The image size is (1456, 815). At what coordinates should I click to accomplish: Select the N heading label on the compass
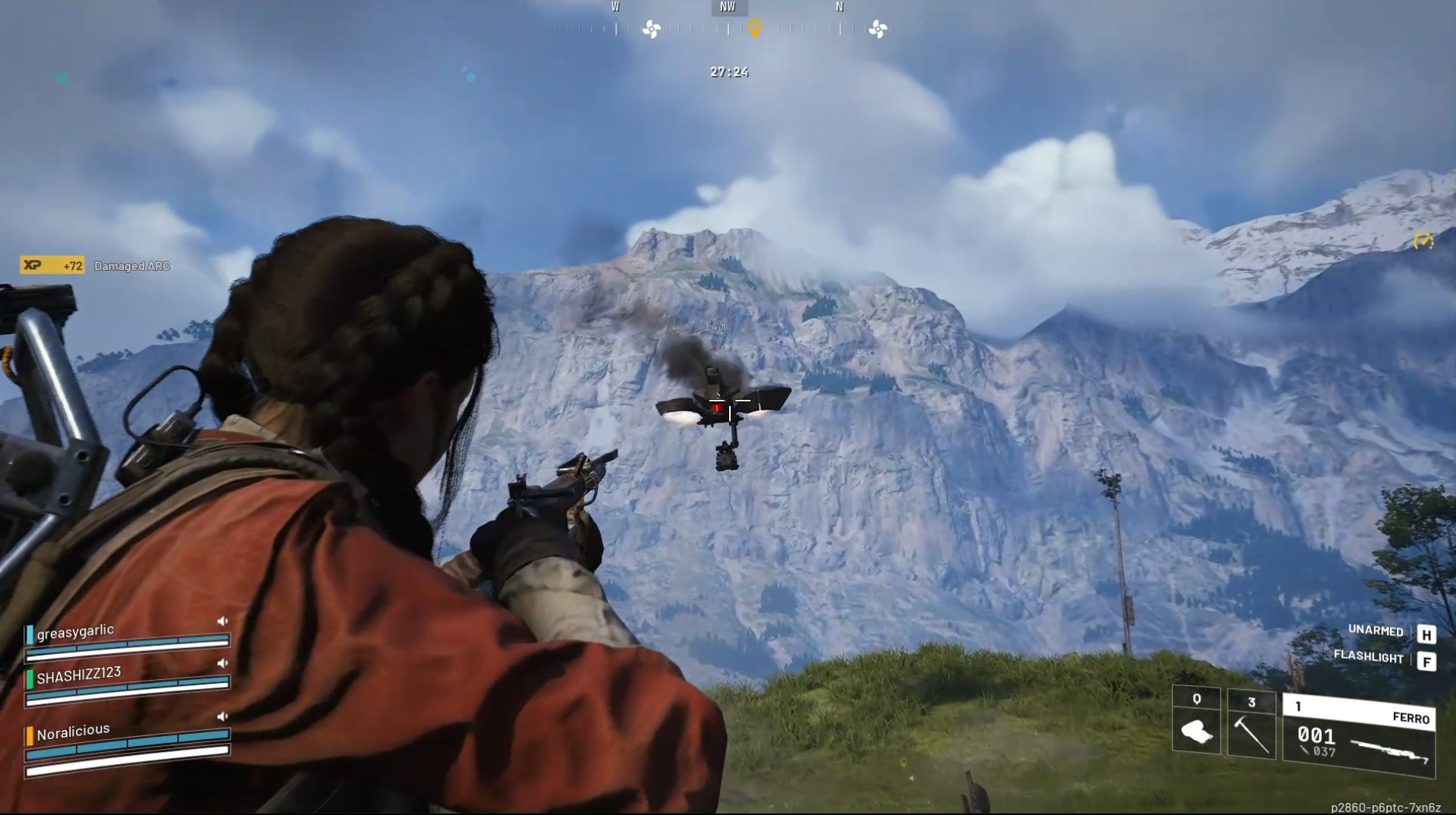click(x=839, y=7)
